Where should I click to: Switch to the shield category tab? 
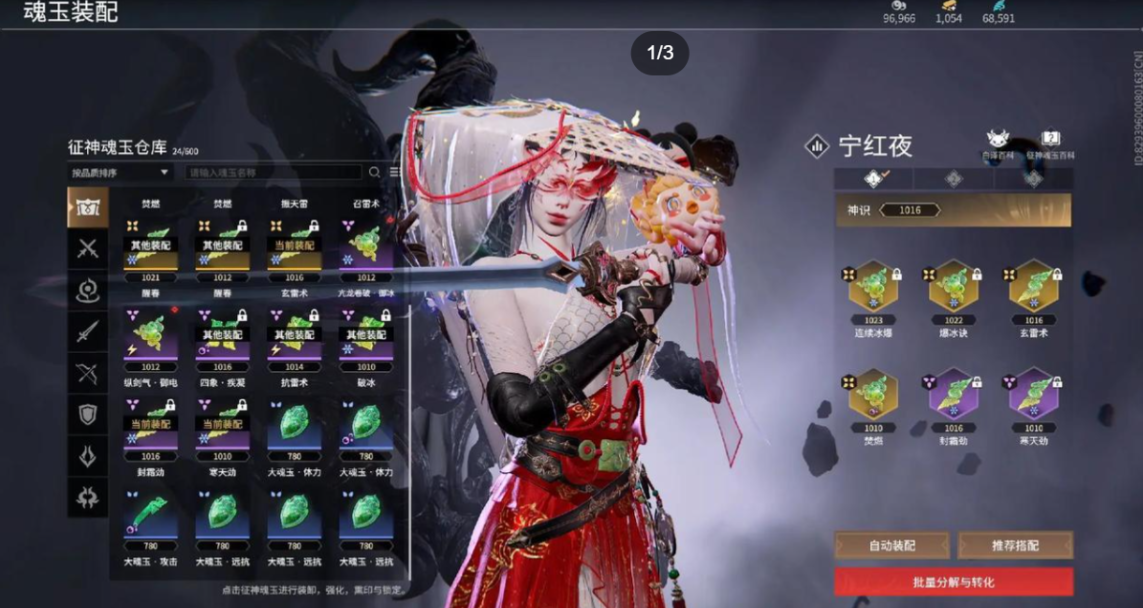pos(88,413)
